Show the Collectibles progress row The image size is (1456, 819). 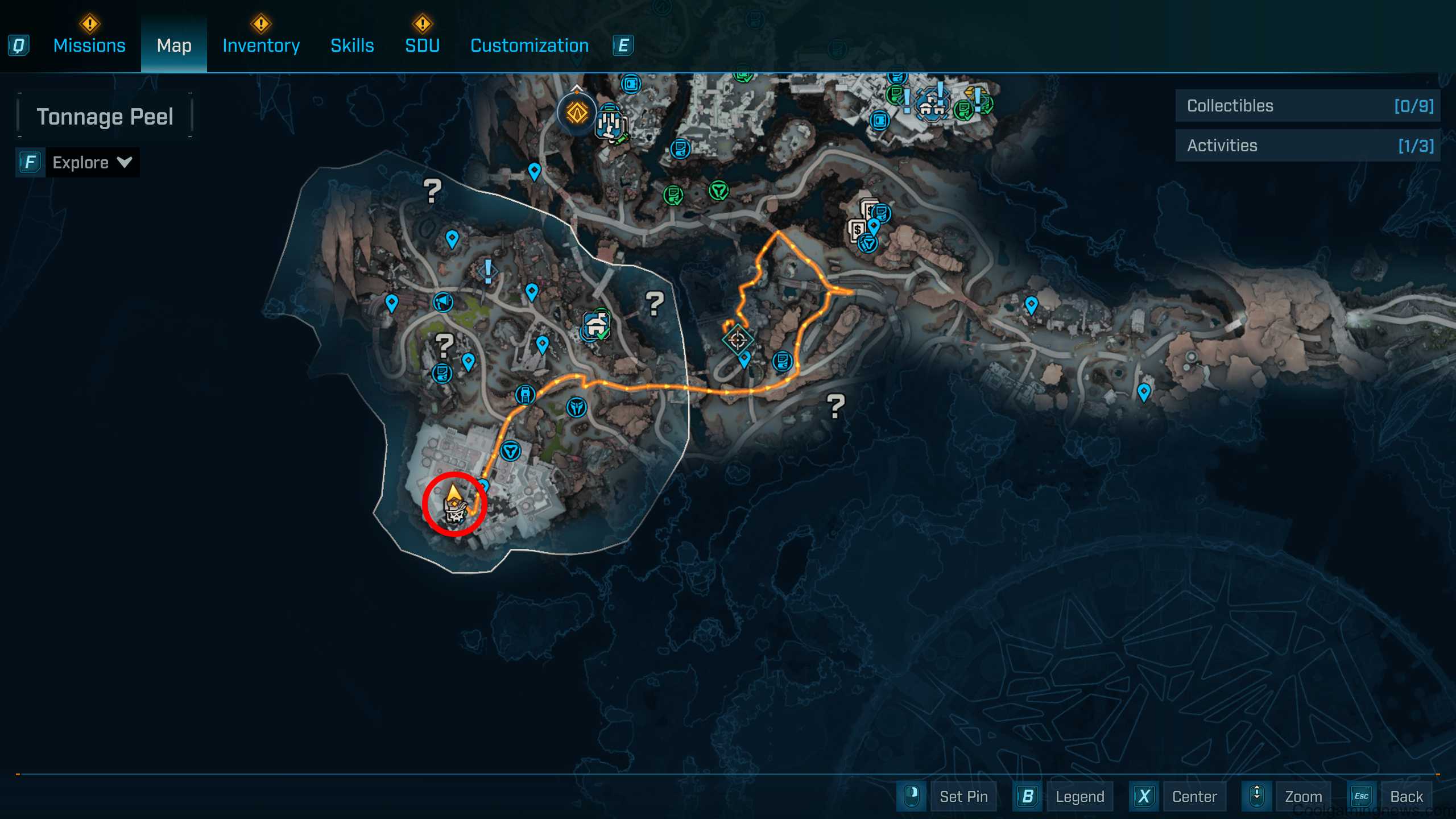[1307, 106]
